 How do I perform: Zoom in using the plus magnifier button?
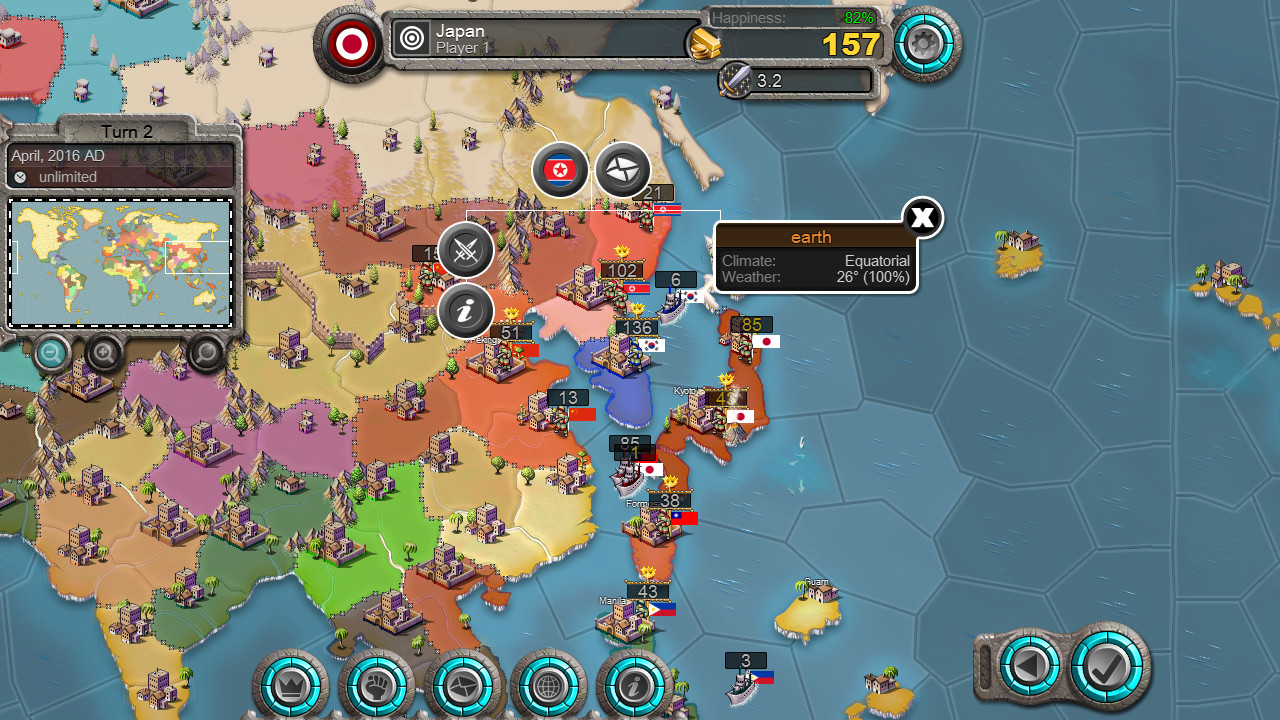click(103, 354)
